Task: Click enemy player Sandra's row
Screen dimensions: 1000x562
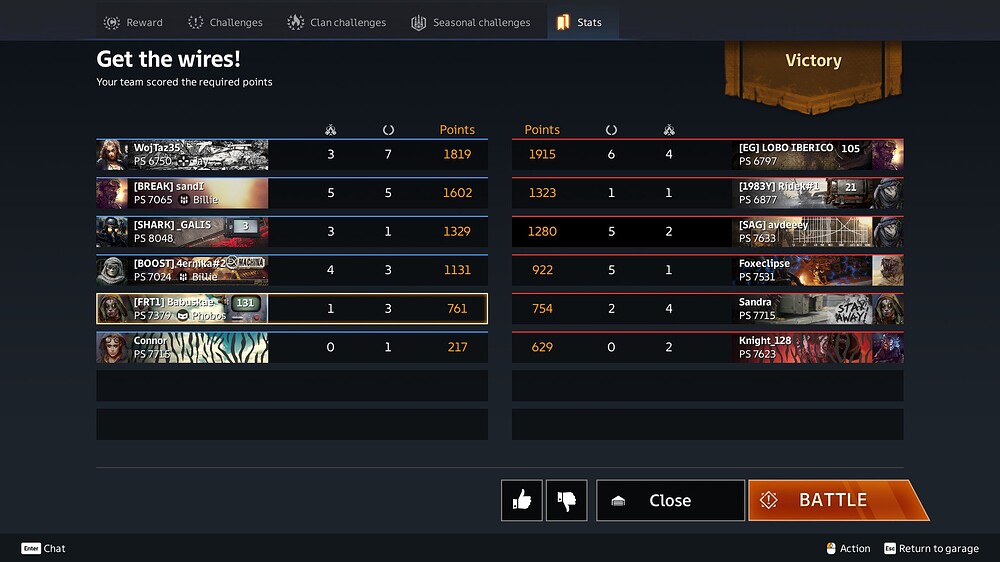Action: [x=707, y=309]
